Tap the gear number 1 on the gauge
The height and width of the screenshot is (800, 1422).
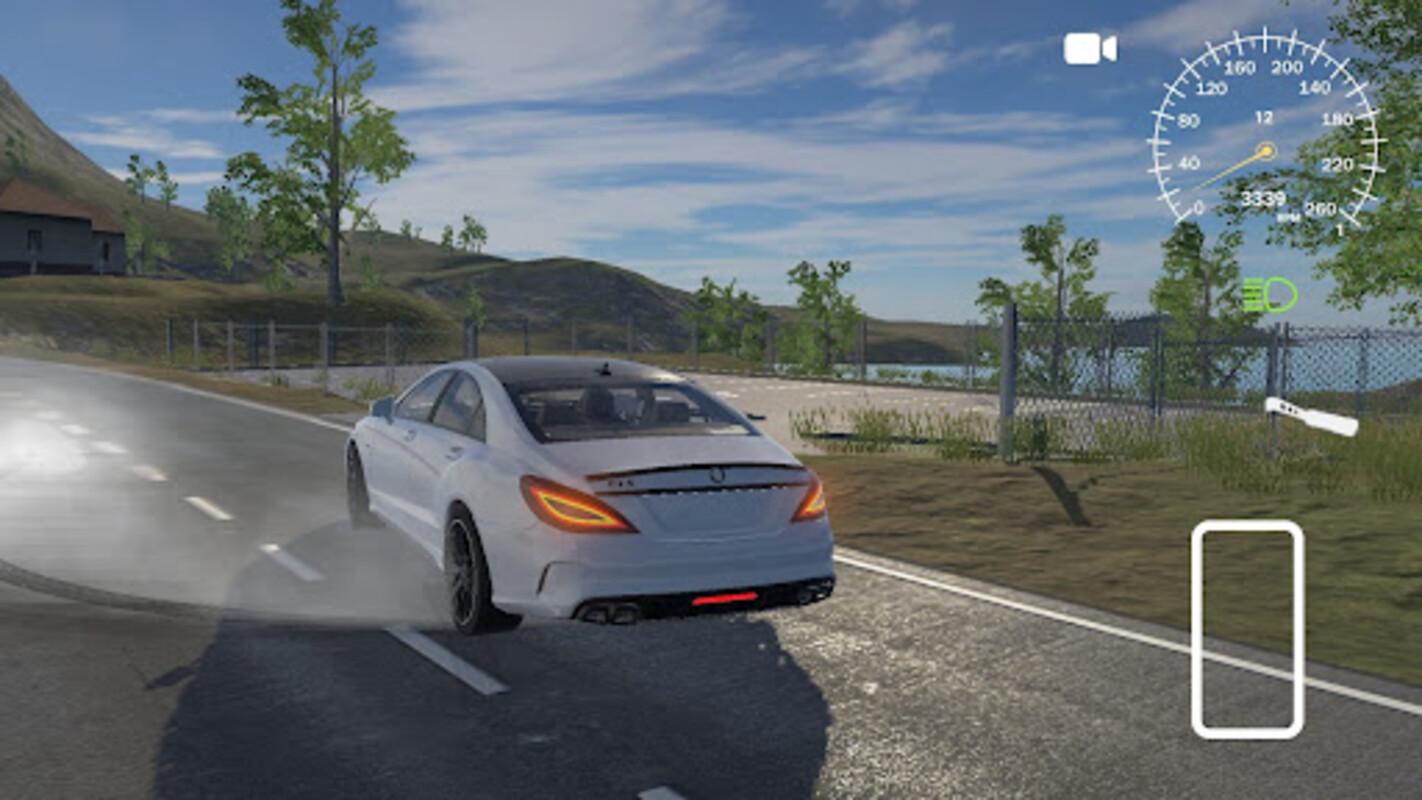1342,228
